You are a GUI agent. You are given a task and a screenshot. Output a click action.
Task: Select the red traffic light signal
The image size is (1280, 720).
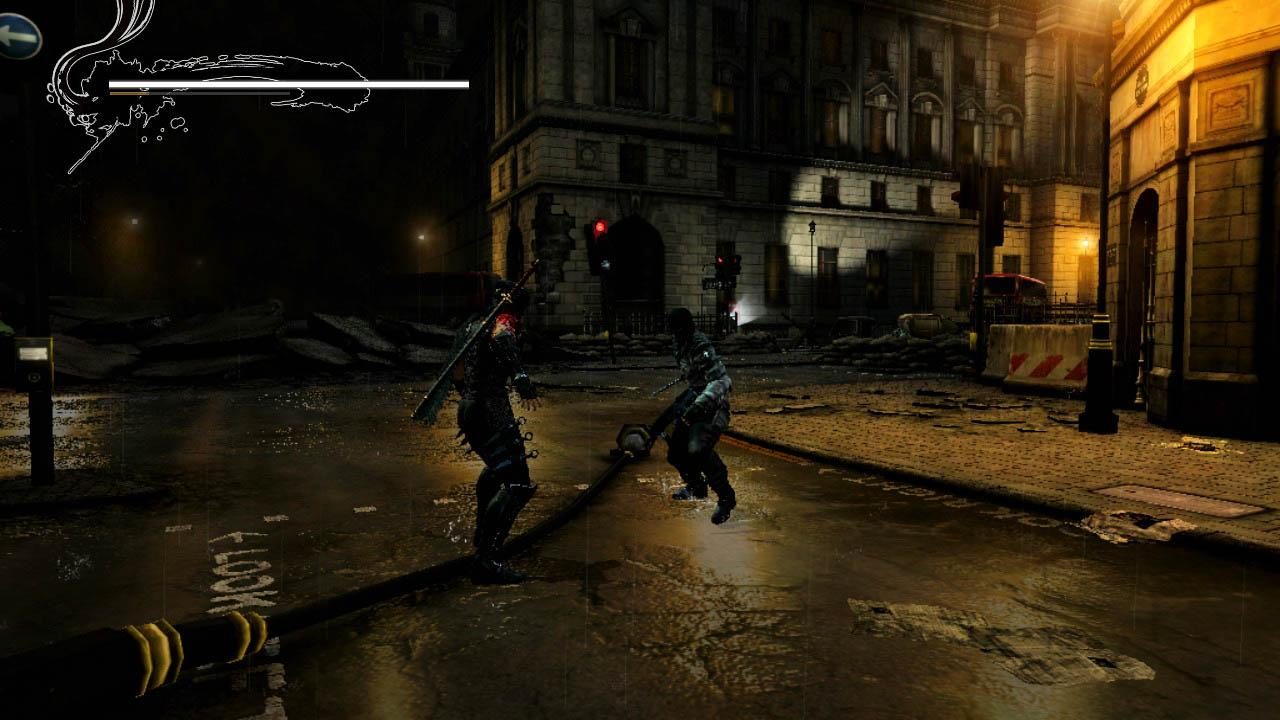(x=600, y=226)
